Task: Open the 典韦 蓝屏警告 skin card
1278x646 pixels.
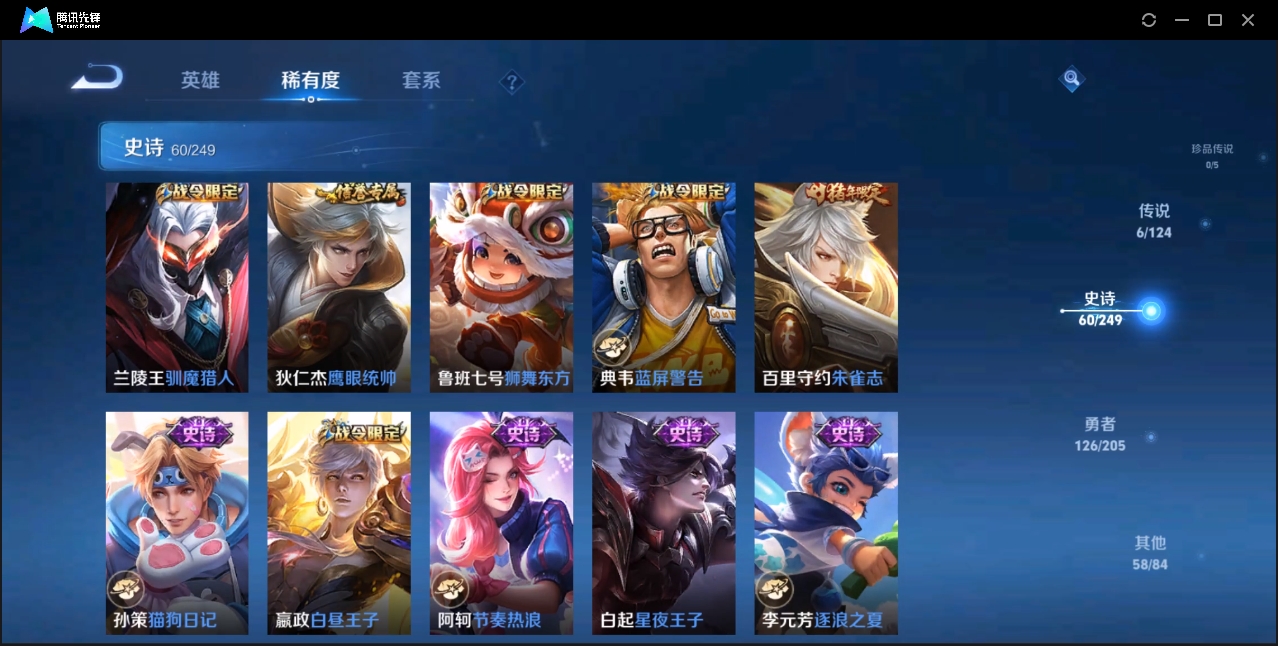Action: pyautogui.click(x=663, y=287)
